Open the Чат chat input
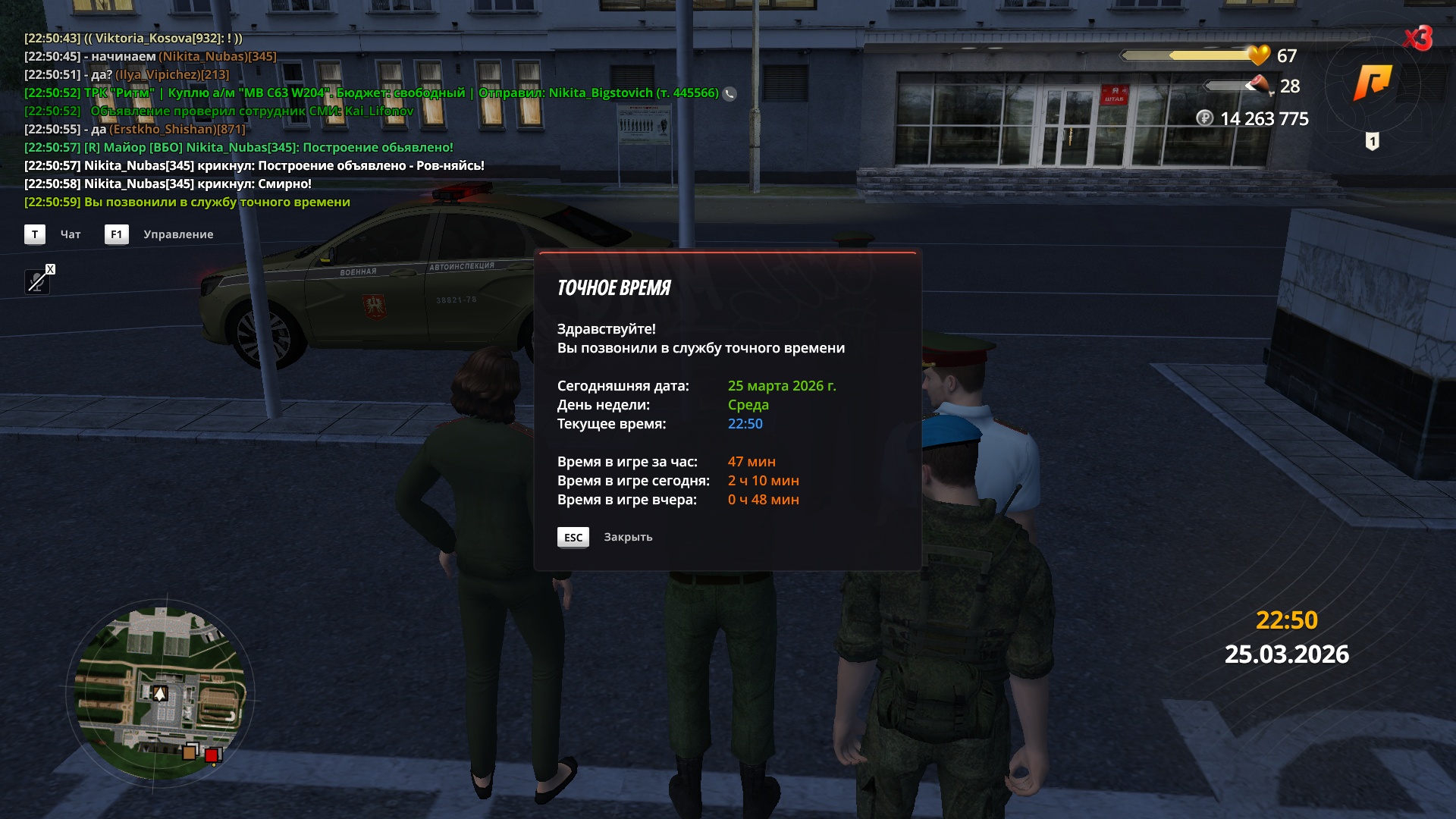Viewport: 1456px width, 819px height. coord(35,234)
